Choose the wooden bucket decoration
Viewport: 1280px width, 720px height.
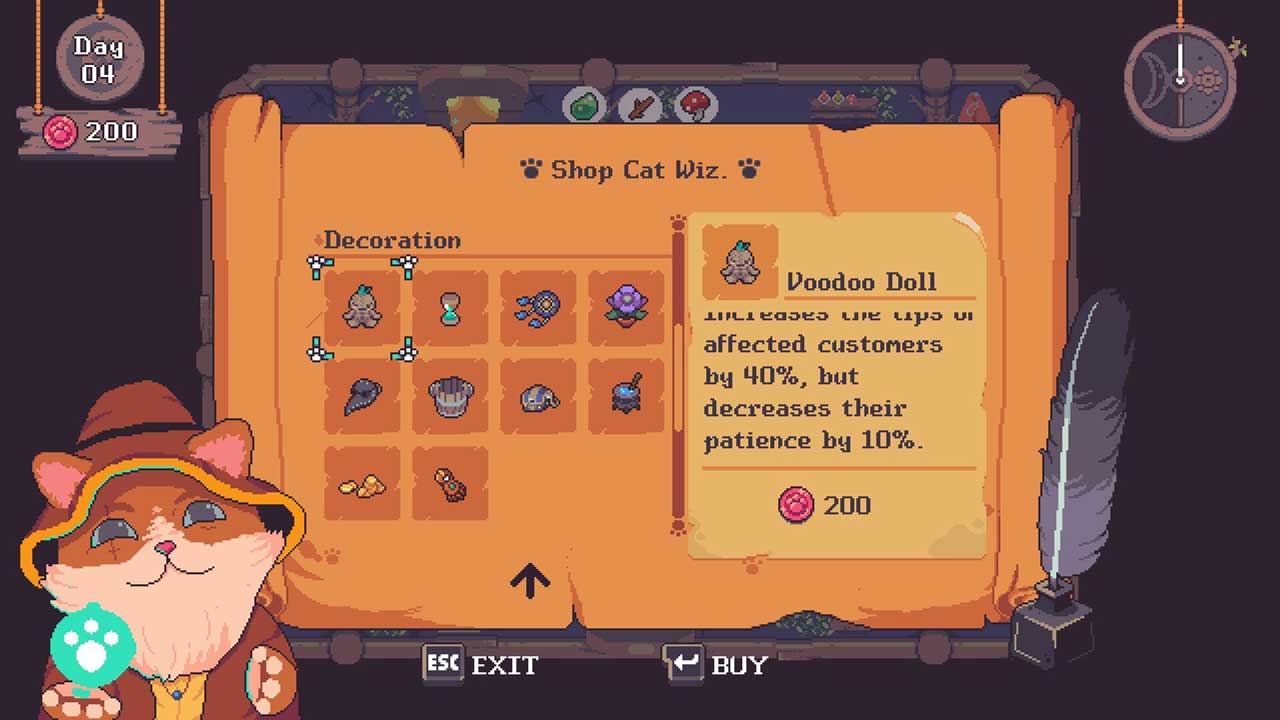click(450, 396)
